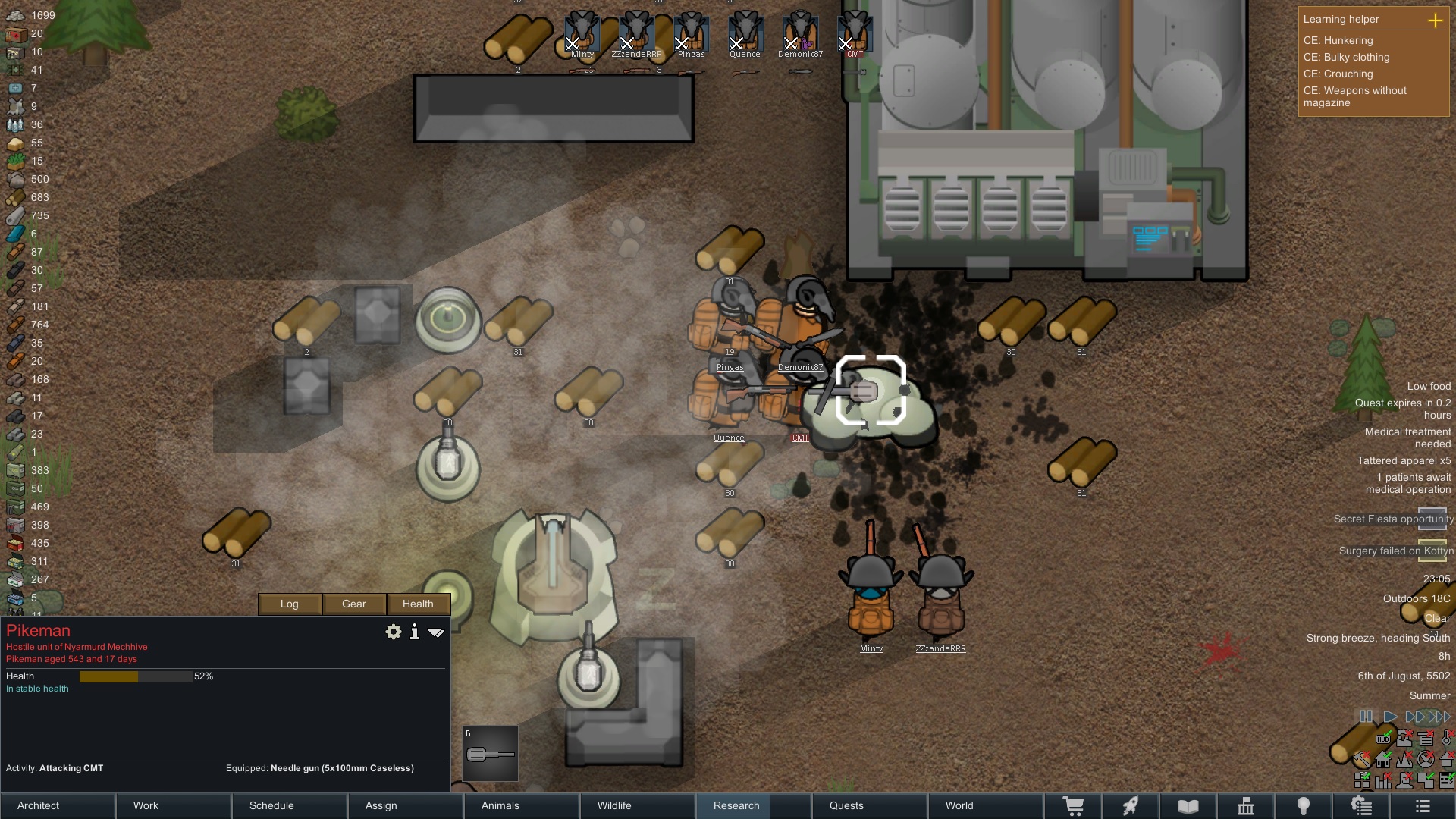Click the Quests button on the bottom bar
Viewport: 1456px width, 819px height.
tap(847, 805)
